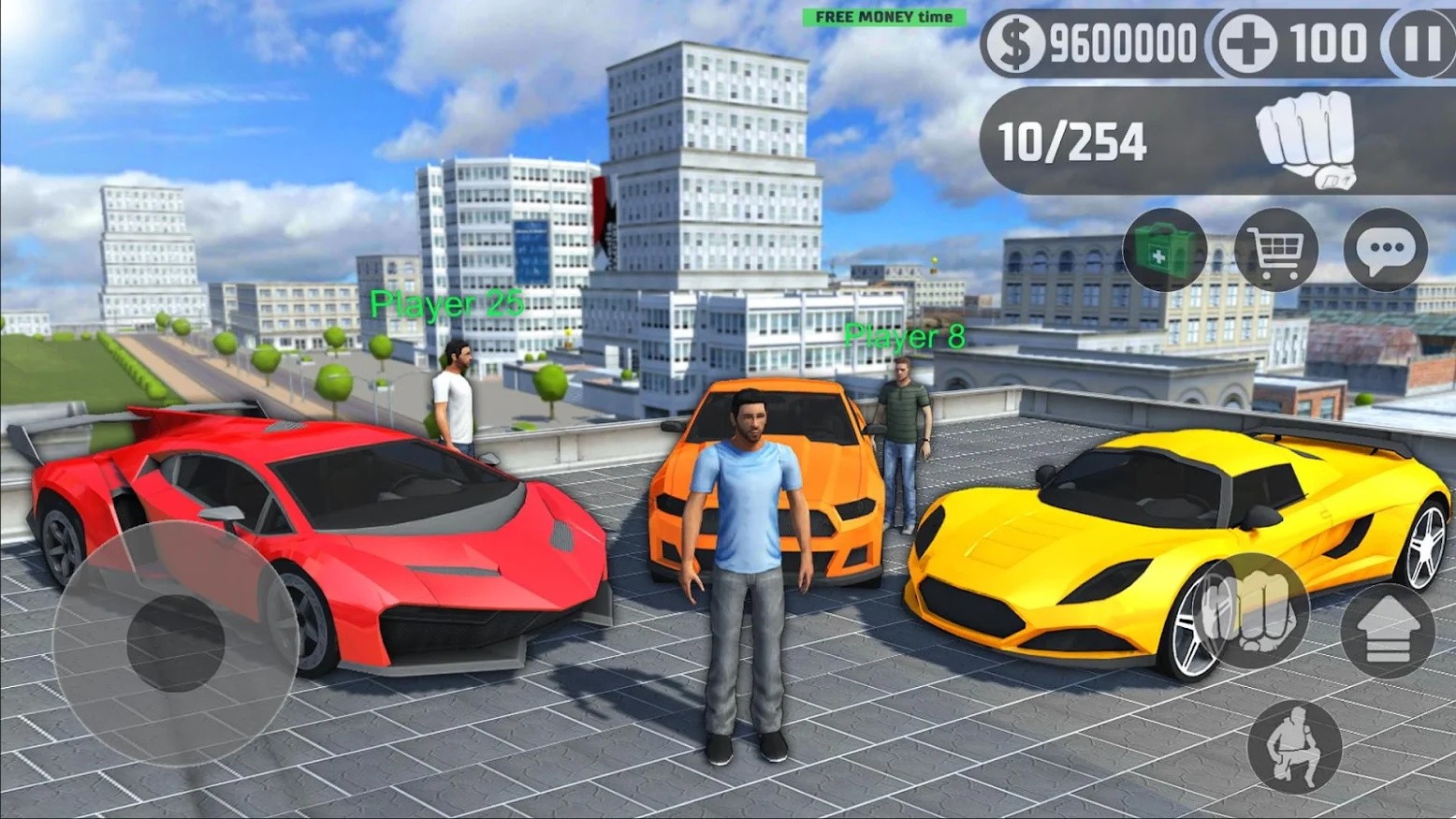Screen dimensions: 1456x819
Task: Tap the dollar sign money icon
Action: tap(1017, 41)
